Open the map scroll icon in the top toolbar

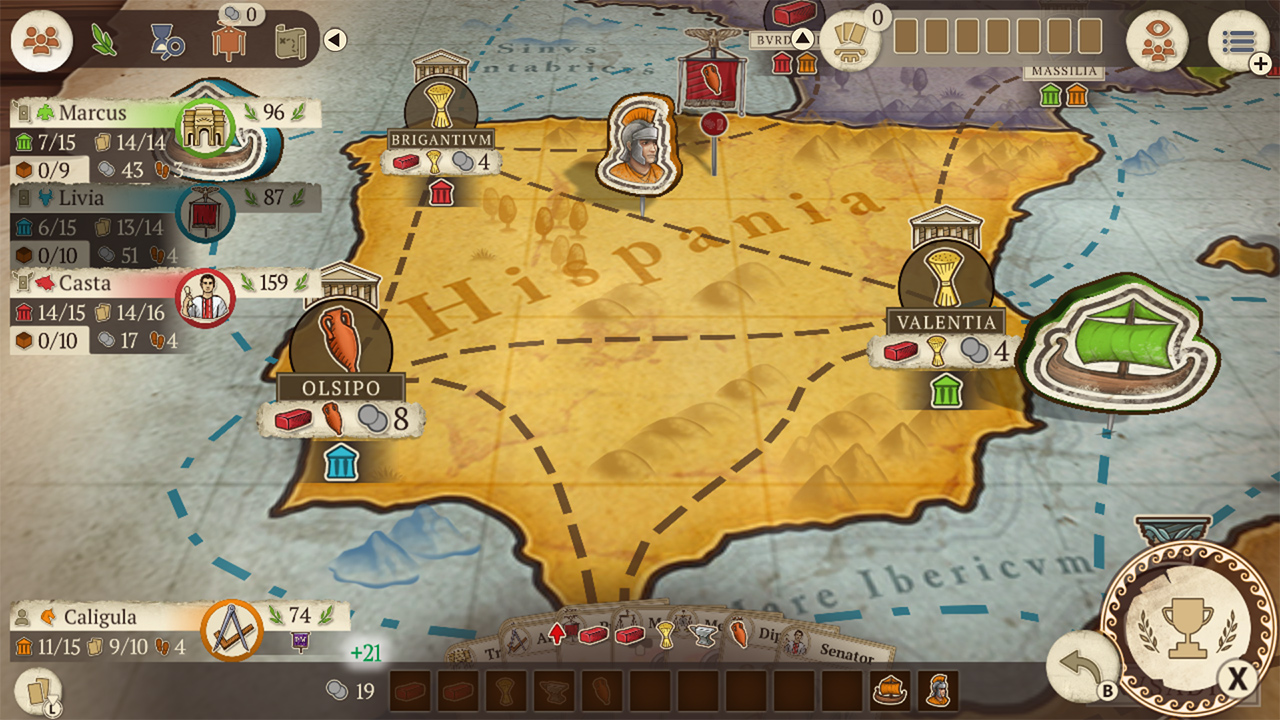click(x=290, y=40)
